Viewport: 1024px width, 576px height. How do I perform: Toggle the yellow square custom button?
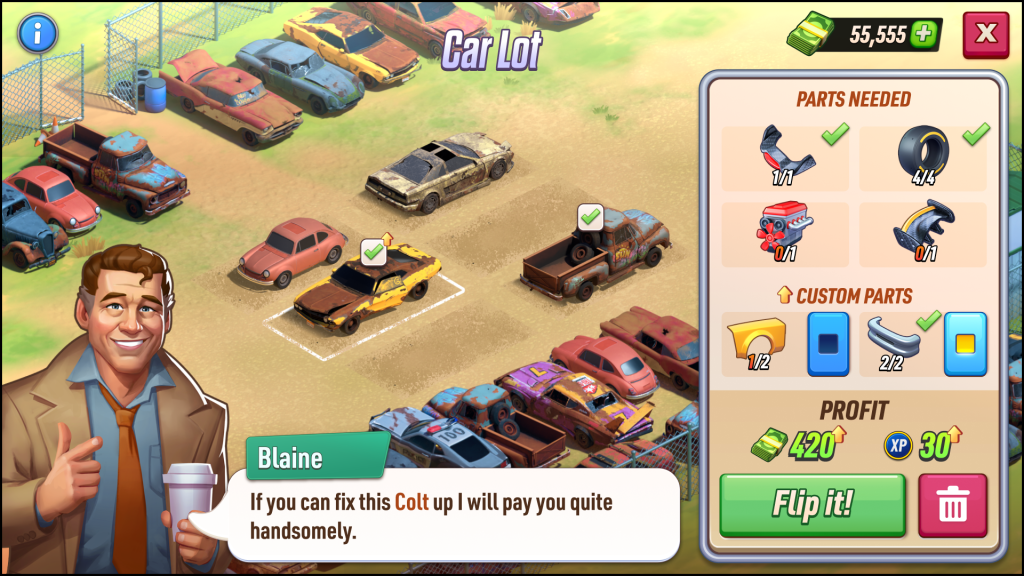click(965, 344)
